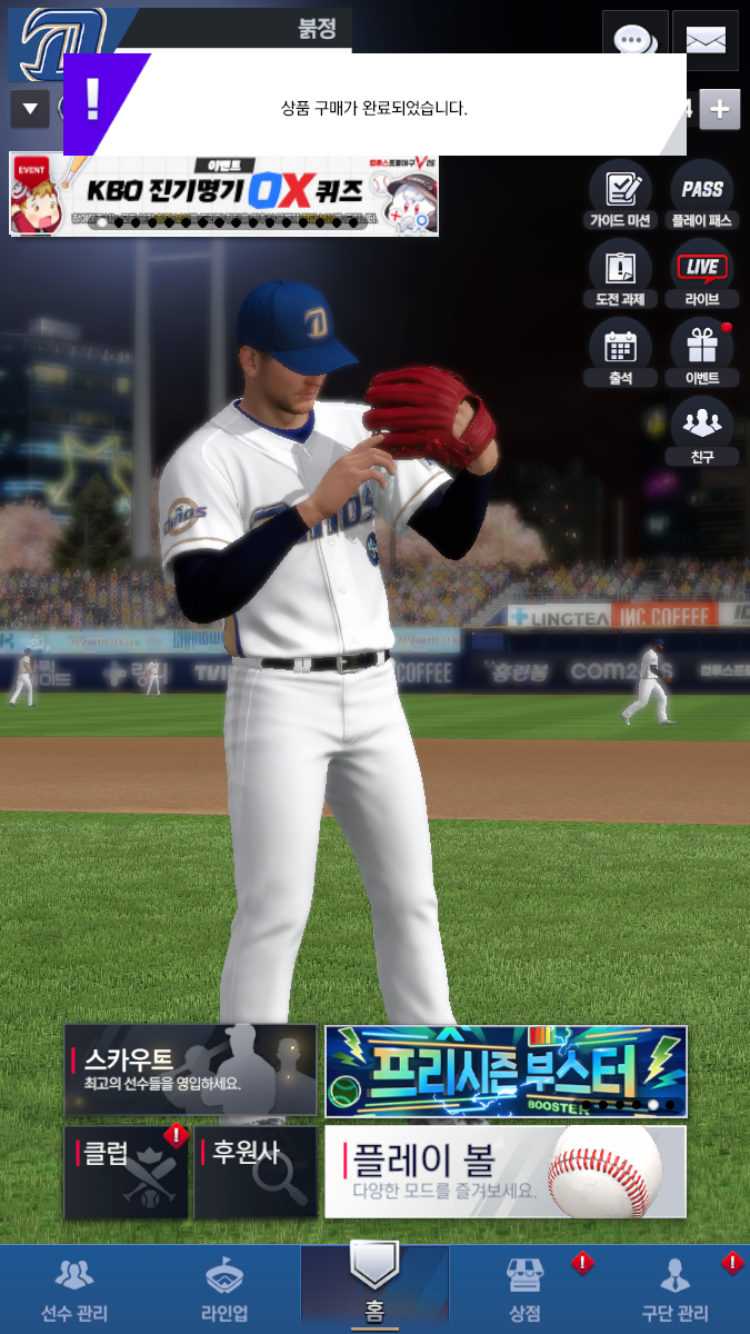Open the 스카우트 scout panel

click(190, 1070)
